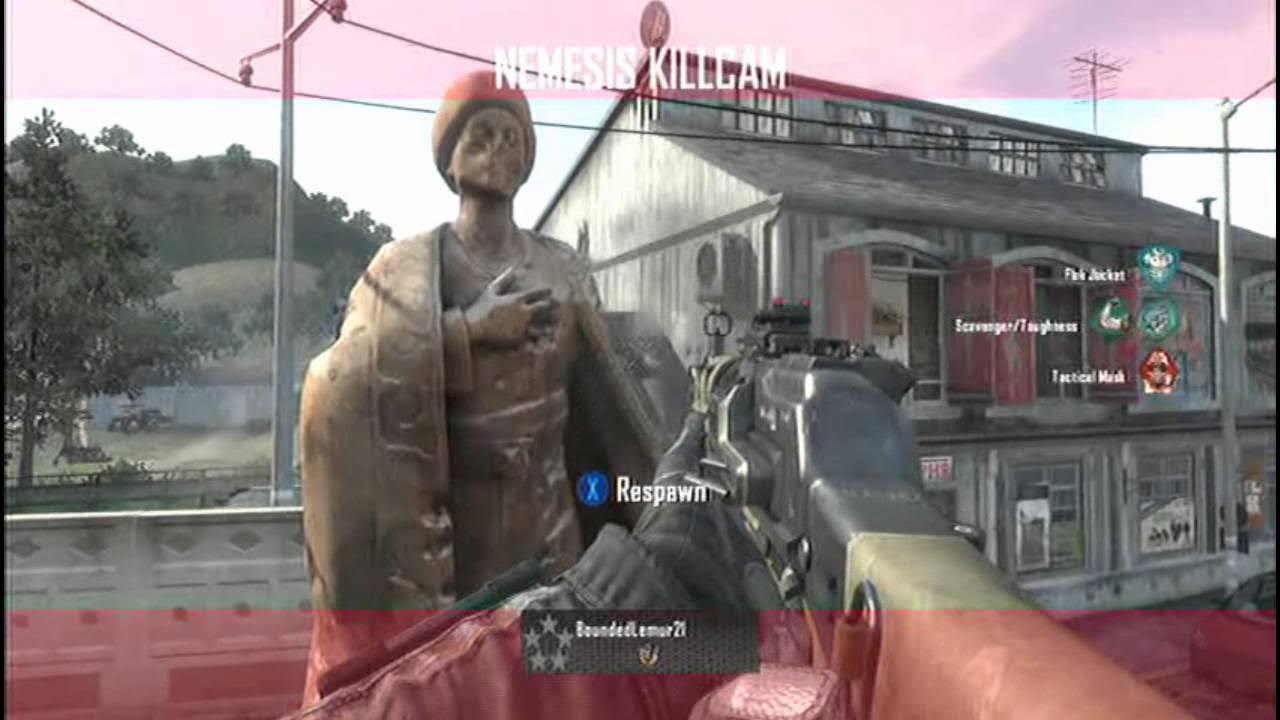Open BoundedLemur21's player card
Image resolution: width=1280 pixels, height=720 pixels.
(640, 641)
